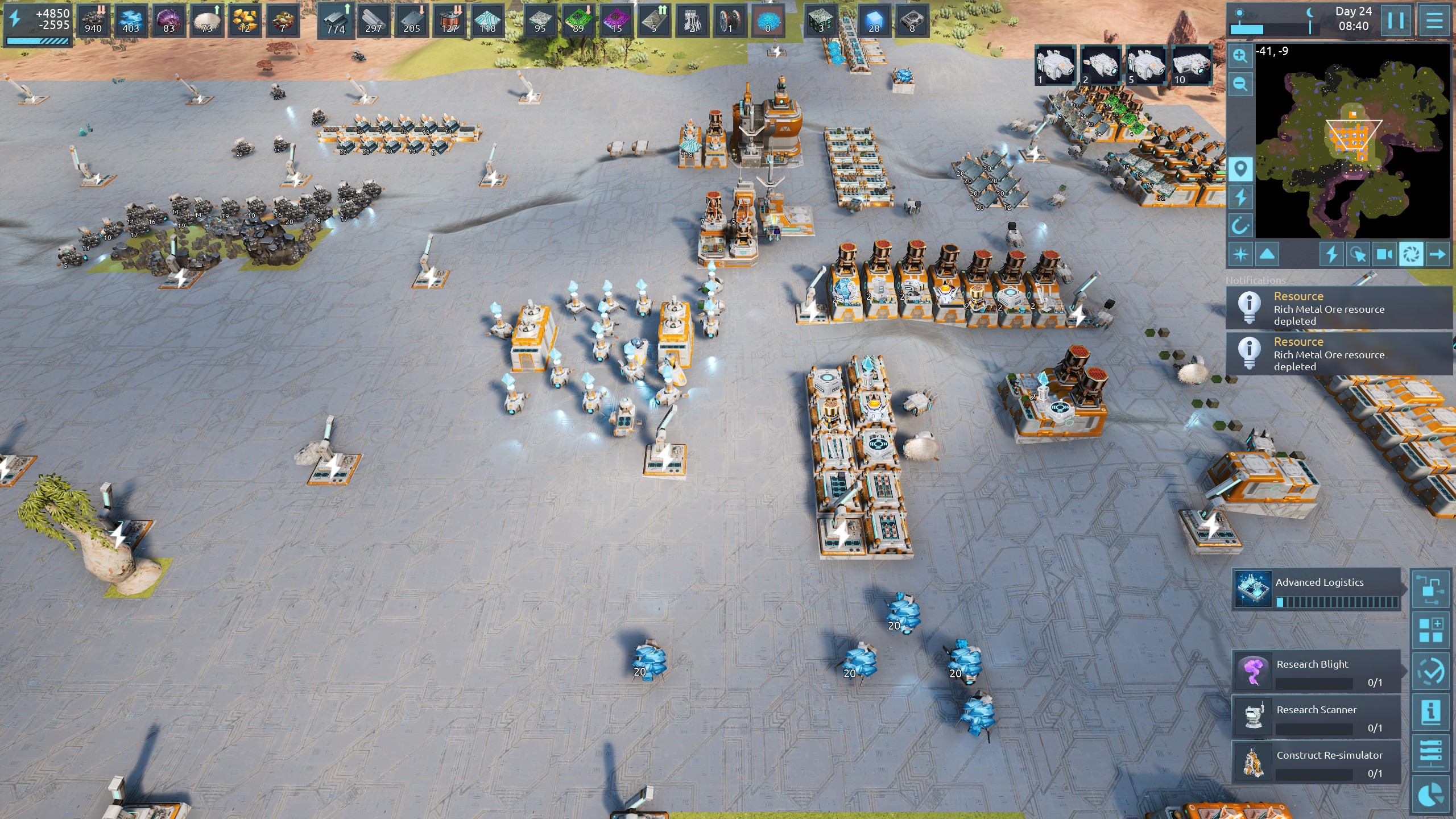Viewport: 1456px width, 819px height.
Task: Open the build menu grid-plus button
Action: [1431, 630]
